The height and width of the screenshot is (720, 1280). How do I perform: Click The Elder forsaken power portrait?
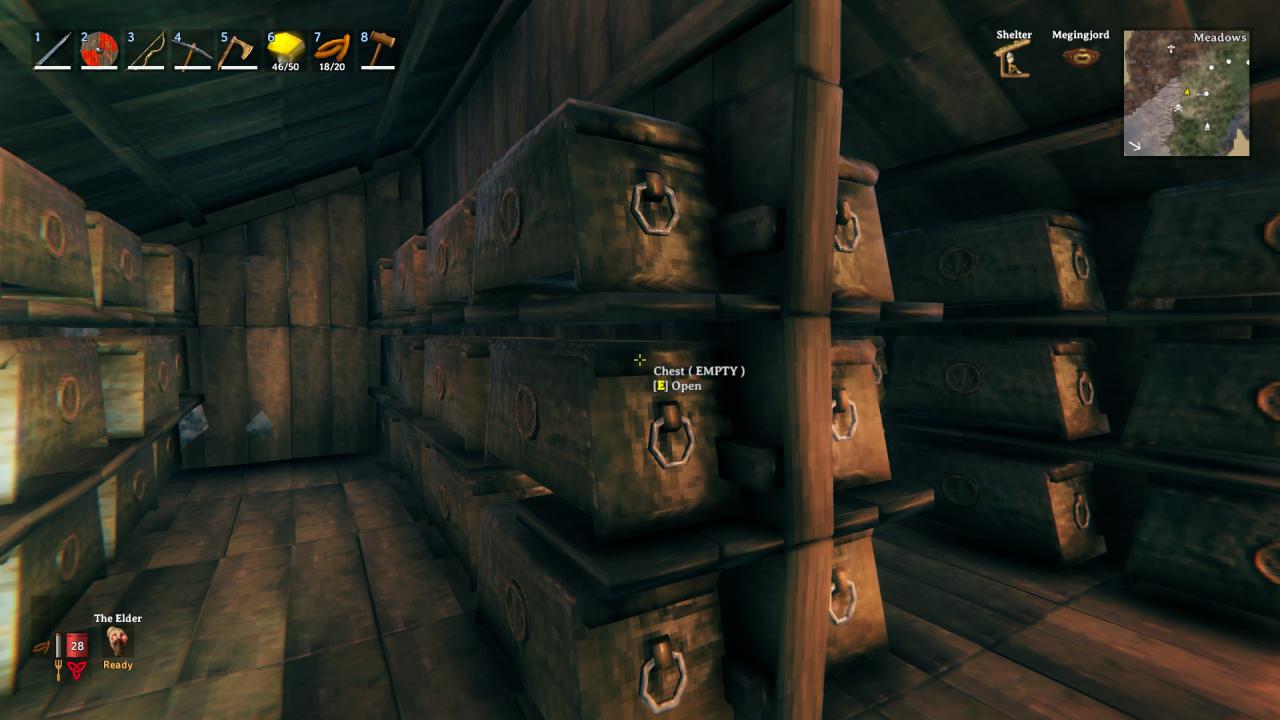coord(117,640)
